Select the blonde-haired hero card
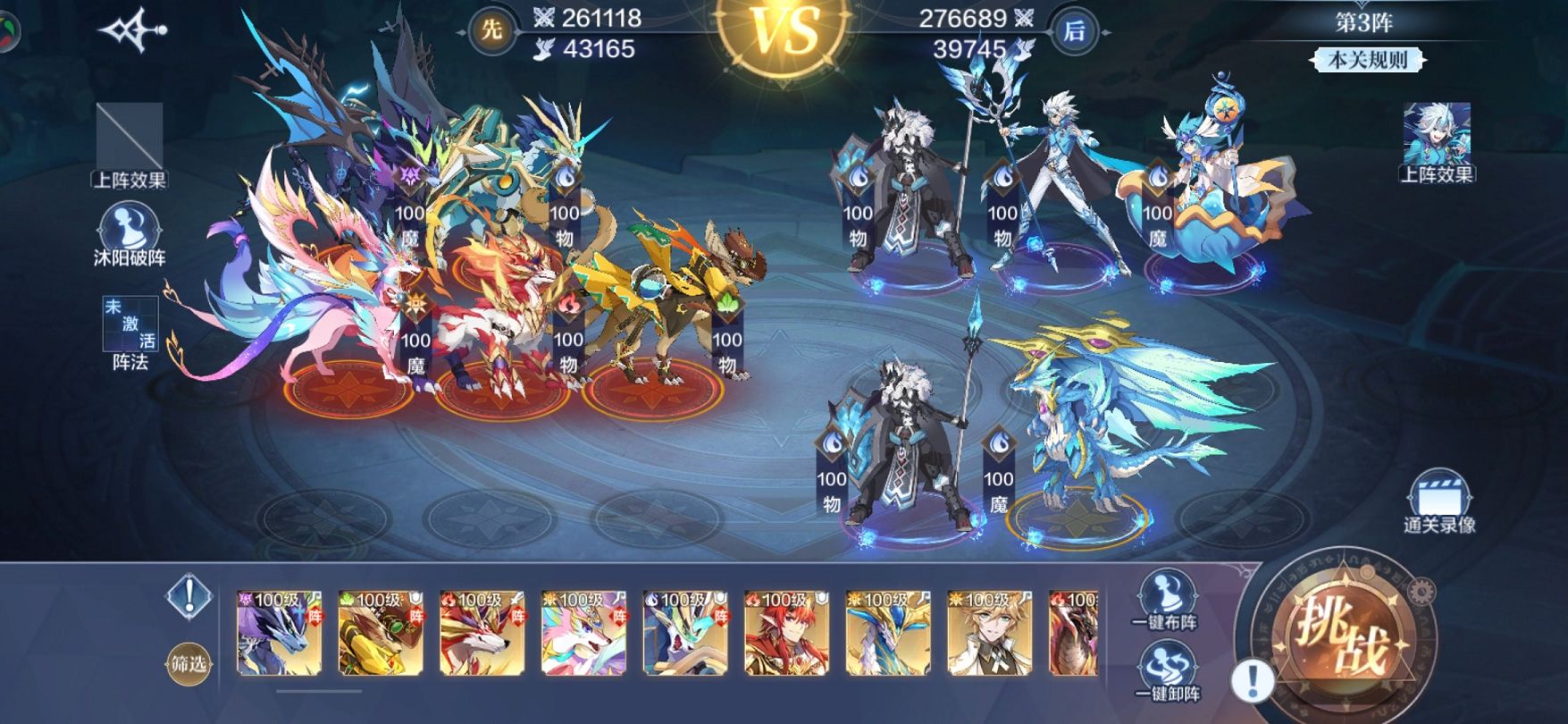The width and height of the screenshot is (1568, 724). tap(990, 633)
